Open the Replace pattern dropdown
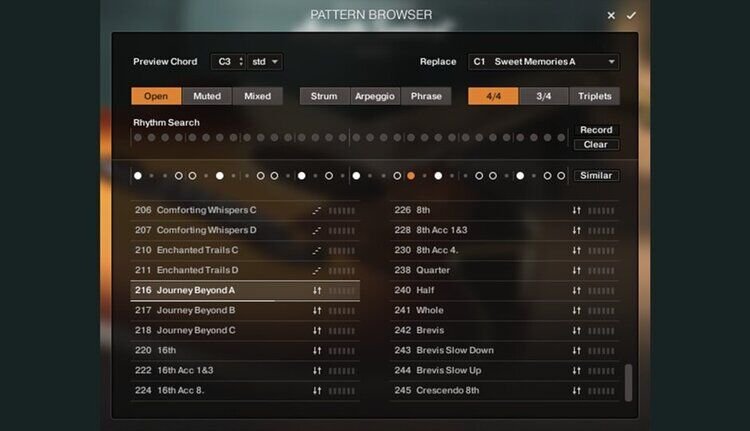Screen dimensions: 750x431 [543, 62]
